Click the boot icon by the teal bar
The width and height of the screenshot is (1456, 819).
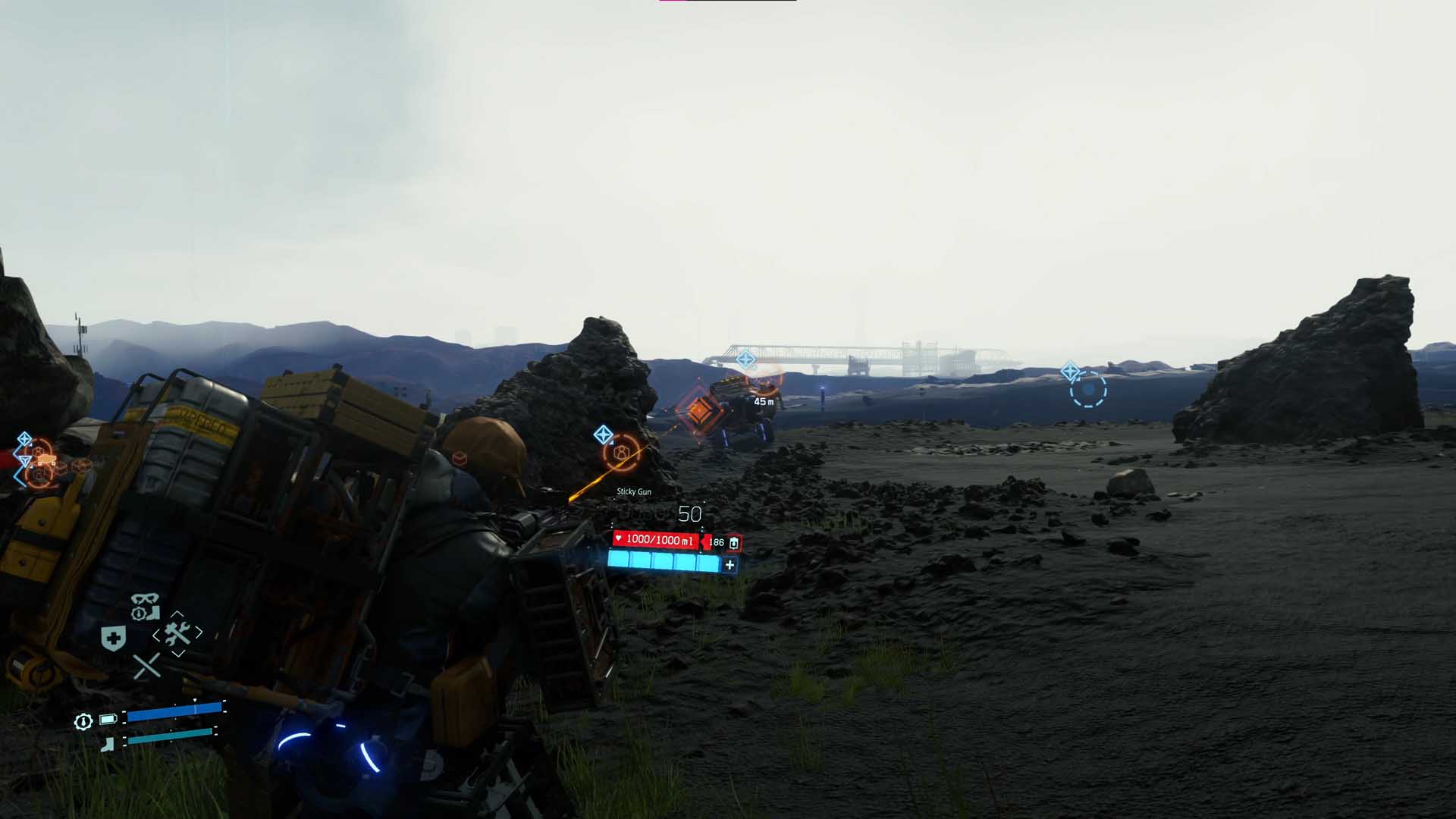pos(108,744)
